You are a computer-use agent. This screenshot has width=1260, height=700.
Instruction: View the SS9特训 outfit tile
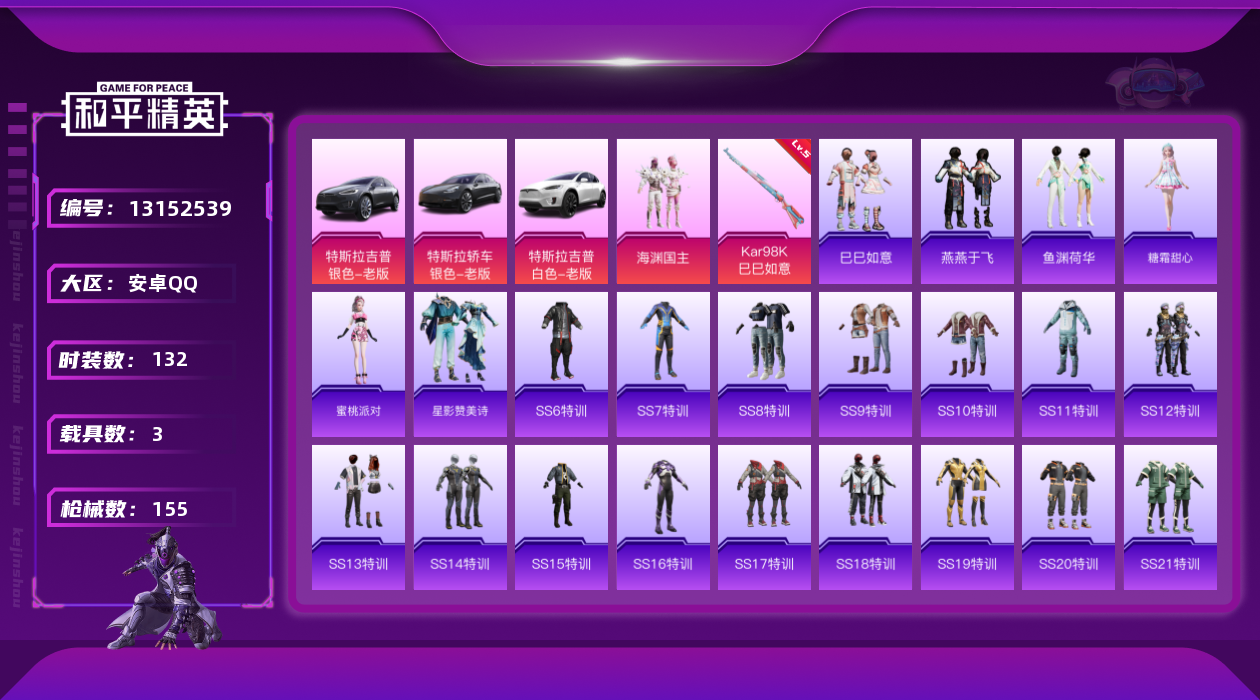click(865, 364)
